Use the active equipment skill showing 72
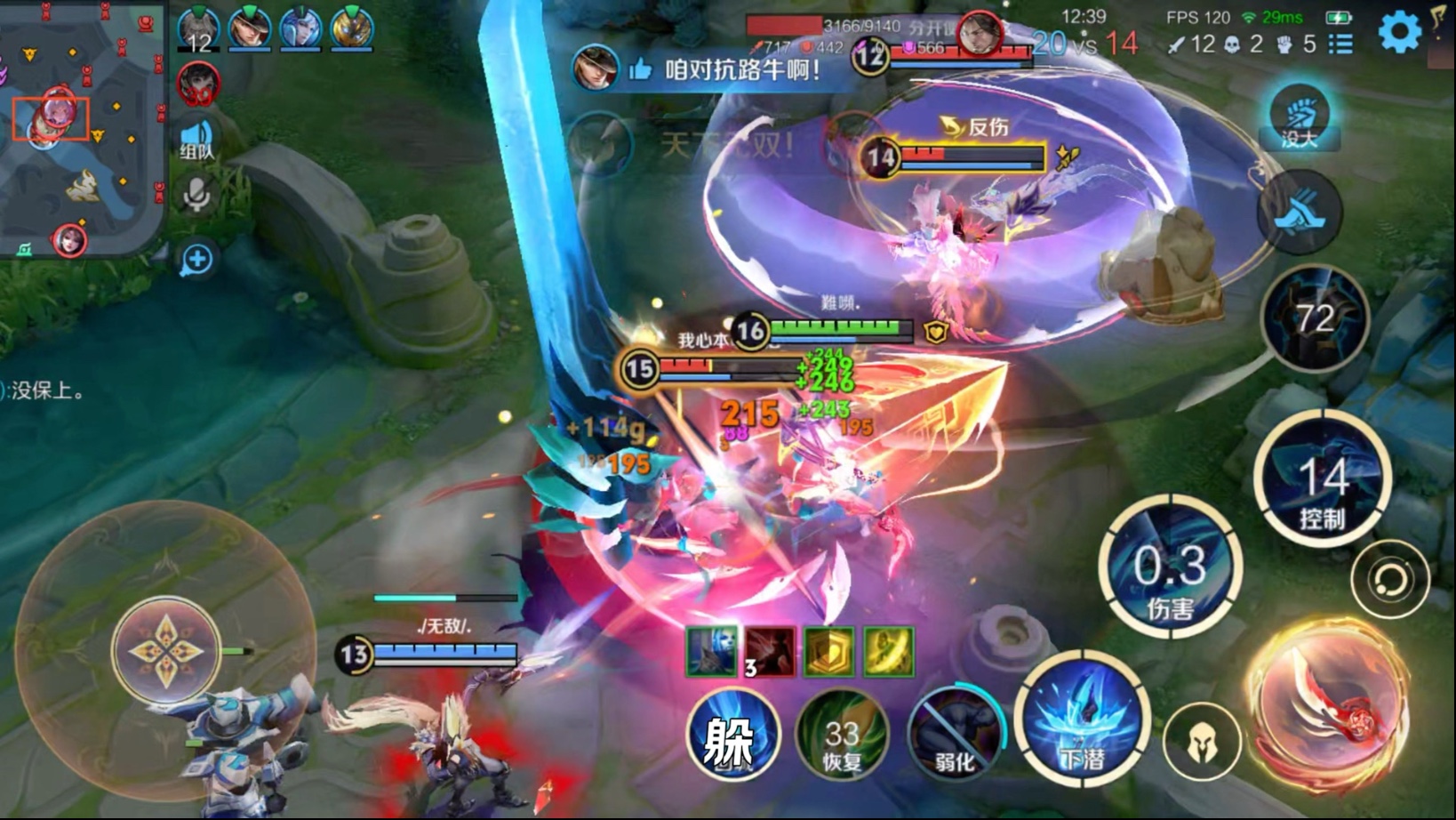 point(1315,318)
